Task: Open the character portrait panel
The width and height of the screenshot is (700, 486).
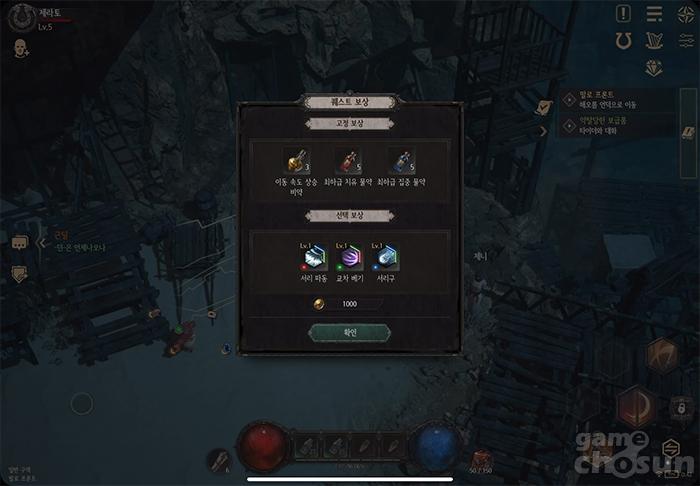Action: [20, 19]
